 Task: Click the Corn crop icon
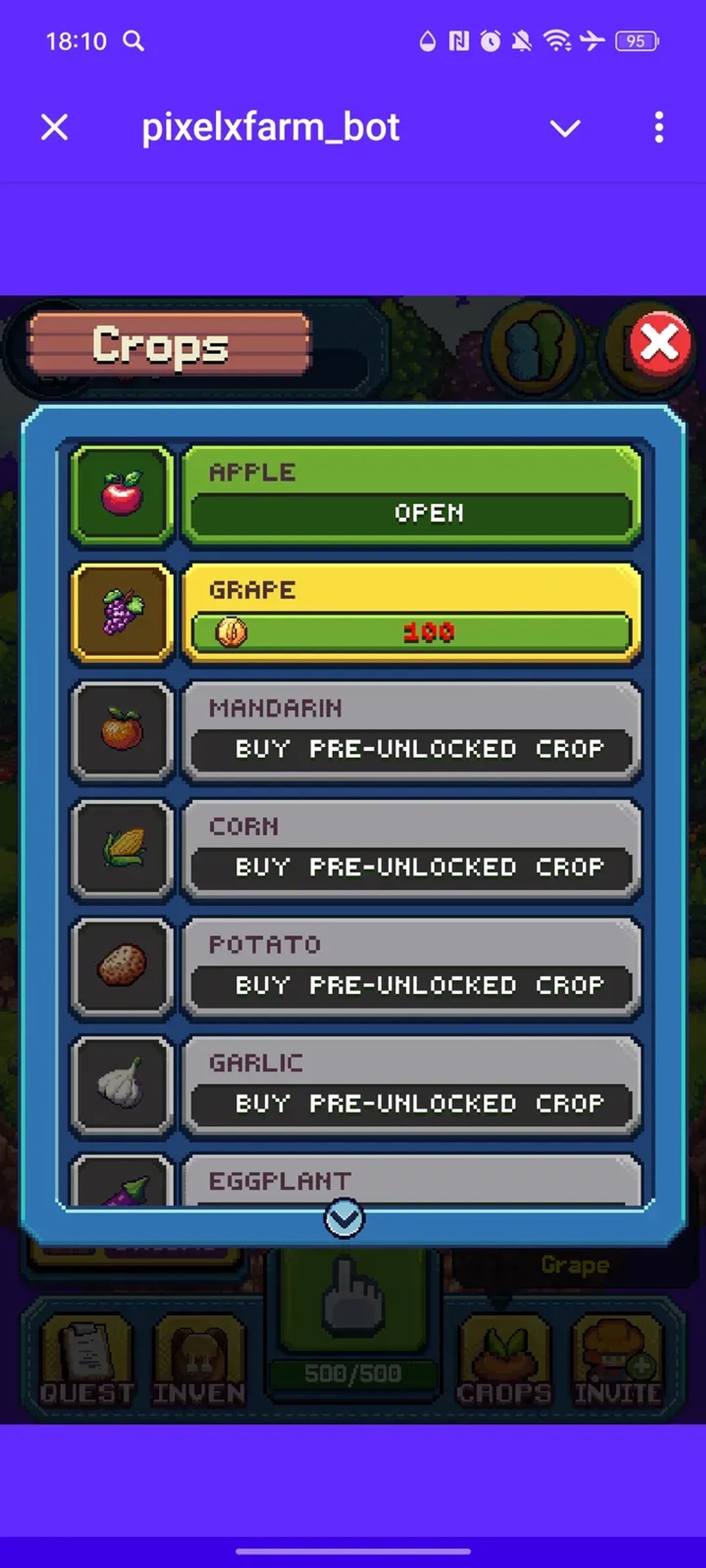[124, 848]
